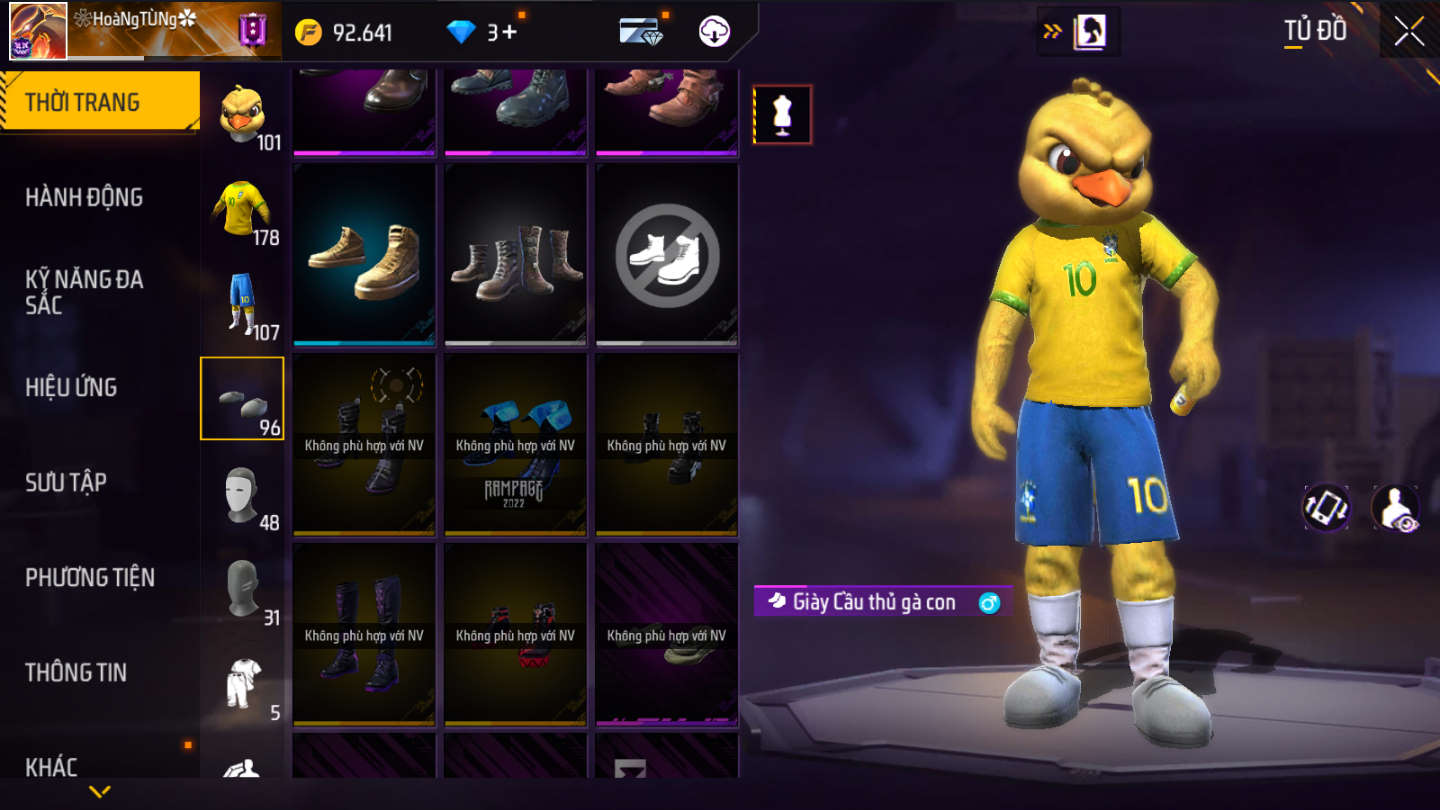
Task: Select the HIỆU ỨNG section
Action: coord(71,387)
